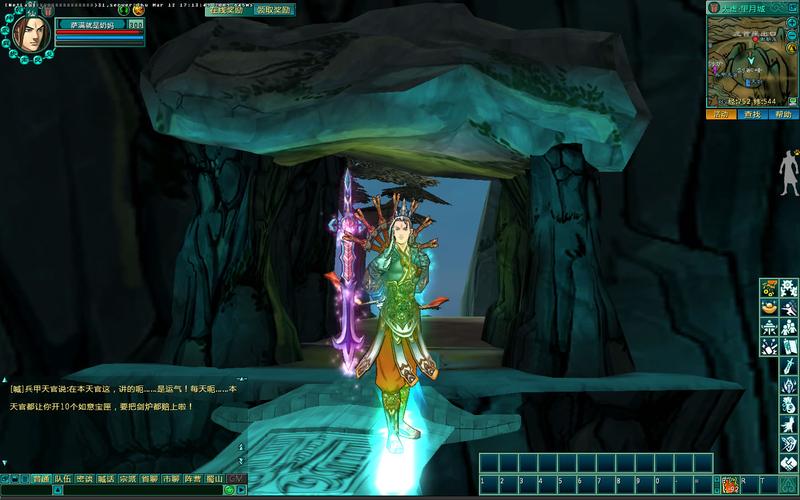
Task: Choose the 宗派 sect chat channel
Action: pos(127,479)
